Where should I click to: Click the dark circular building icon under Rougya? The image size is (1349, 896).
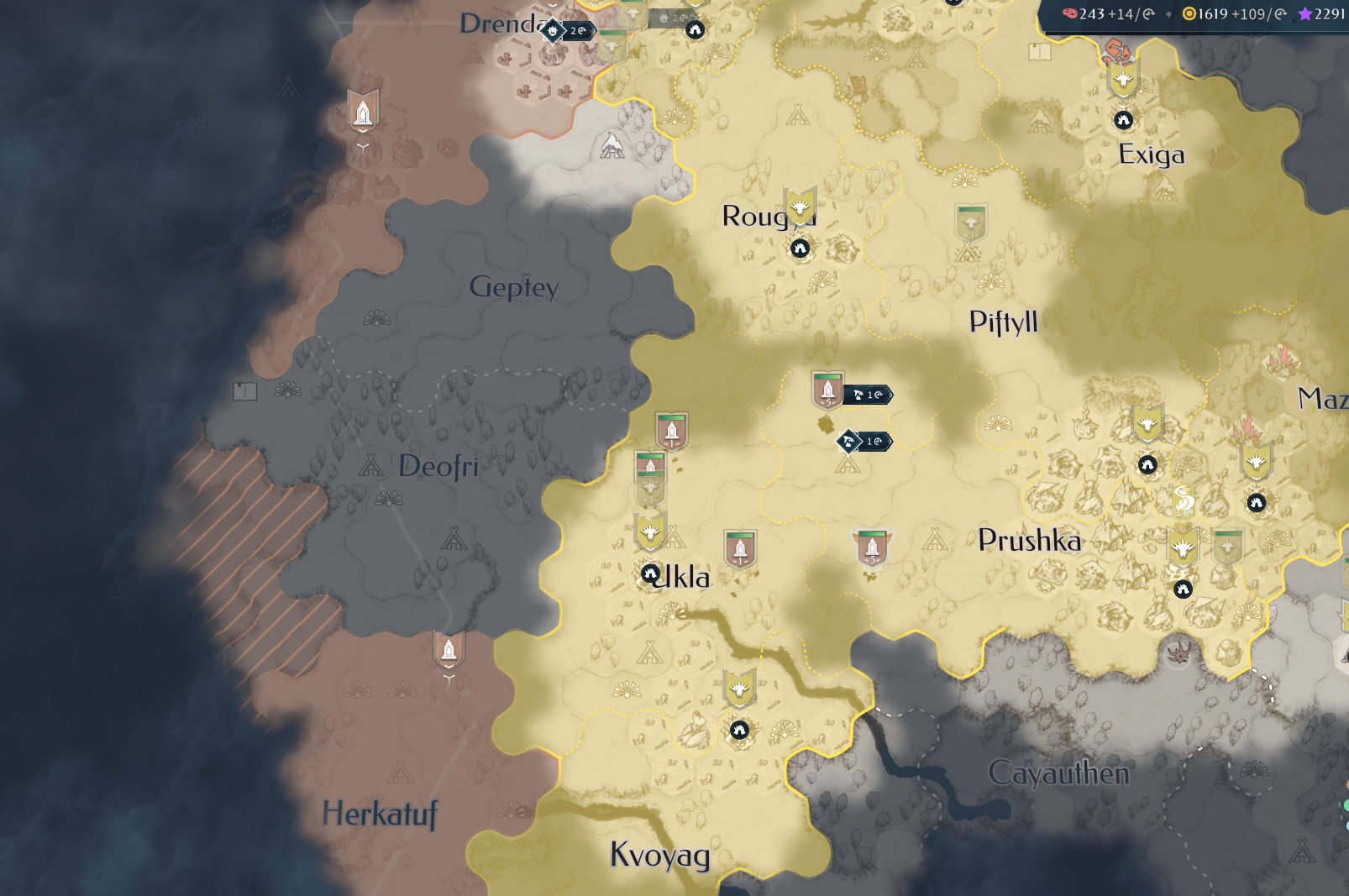(x=800, y=248)
